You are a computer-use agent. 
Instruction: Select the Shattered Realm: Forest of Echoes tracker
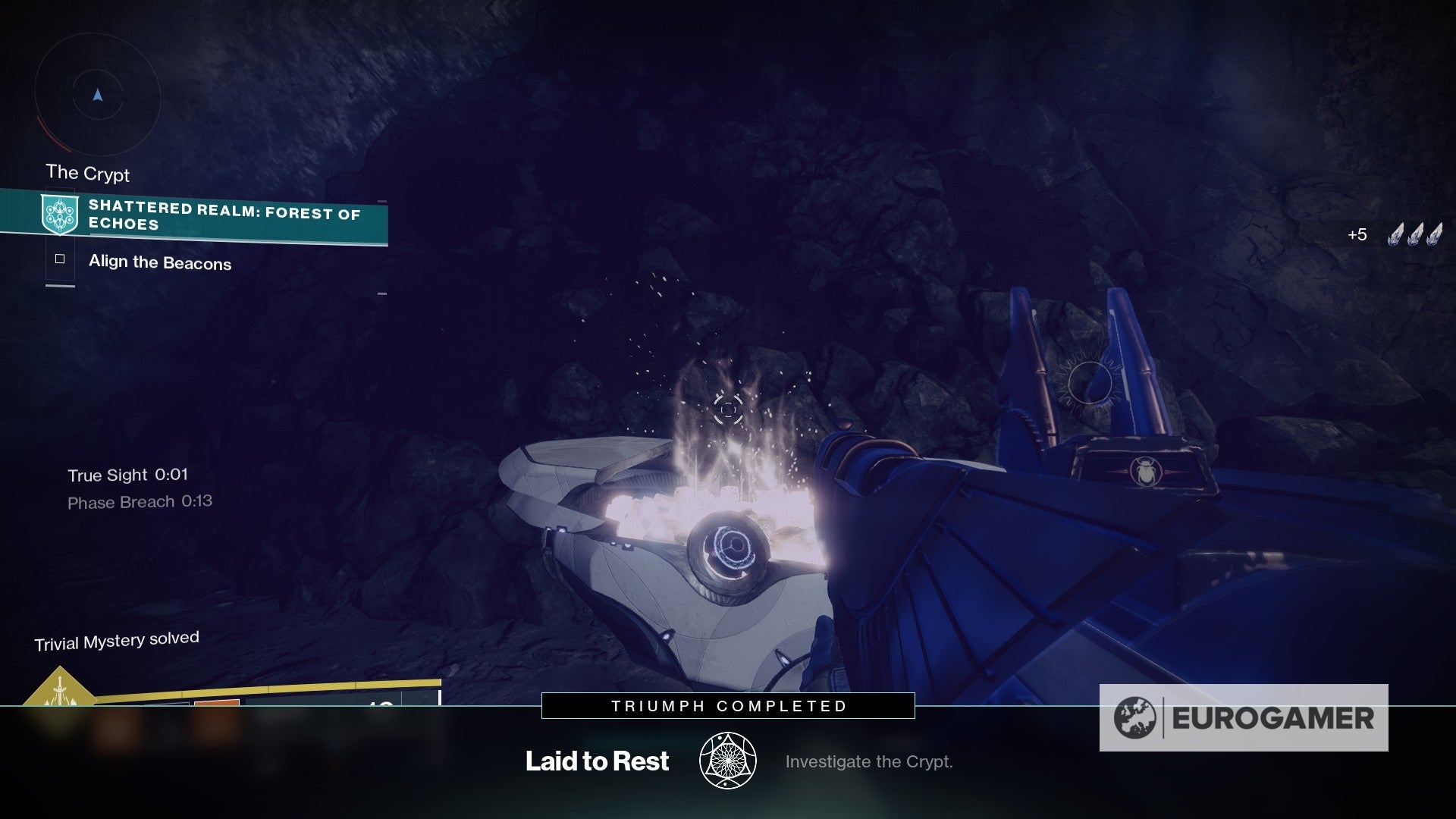pyautogui.click(x=224, y=215)
